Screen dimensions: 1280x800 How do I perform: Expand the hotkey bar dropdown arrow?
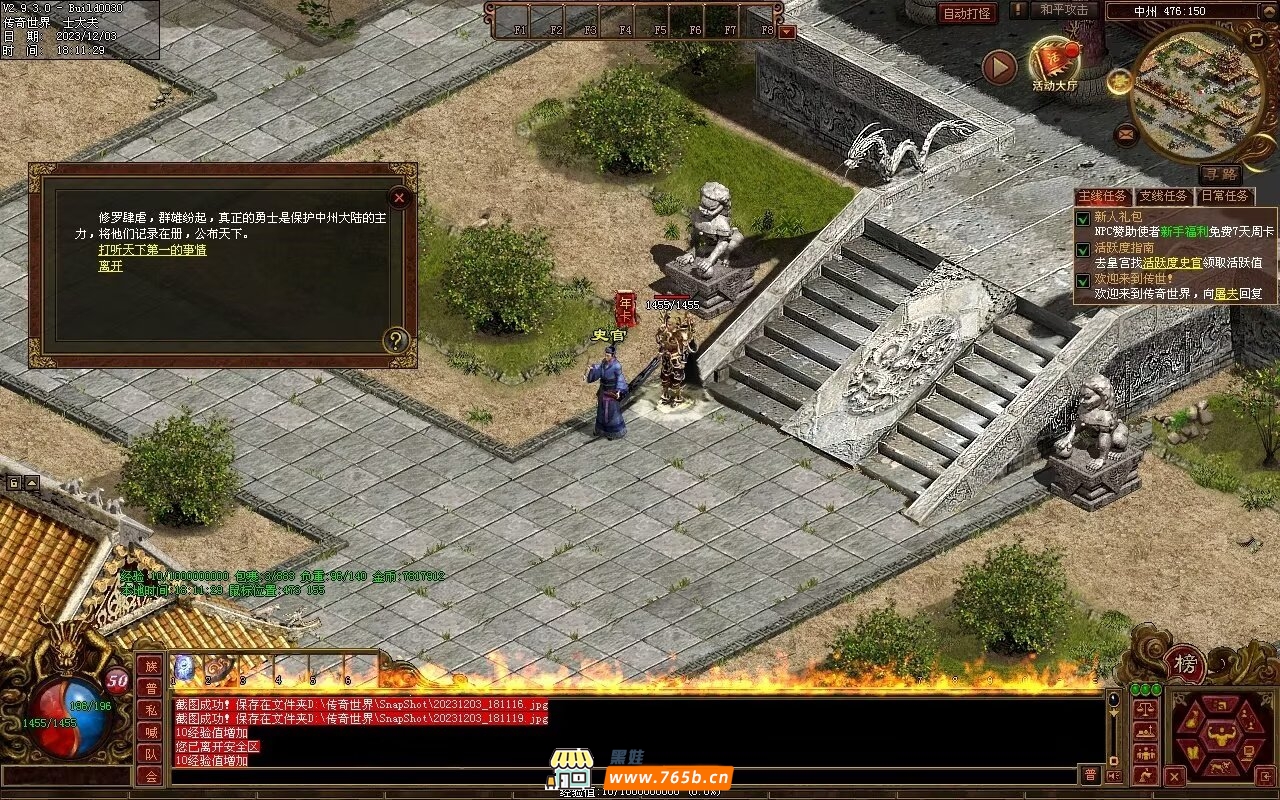(787, 31)
